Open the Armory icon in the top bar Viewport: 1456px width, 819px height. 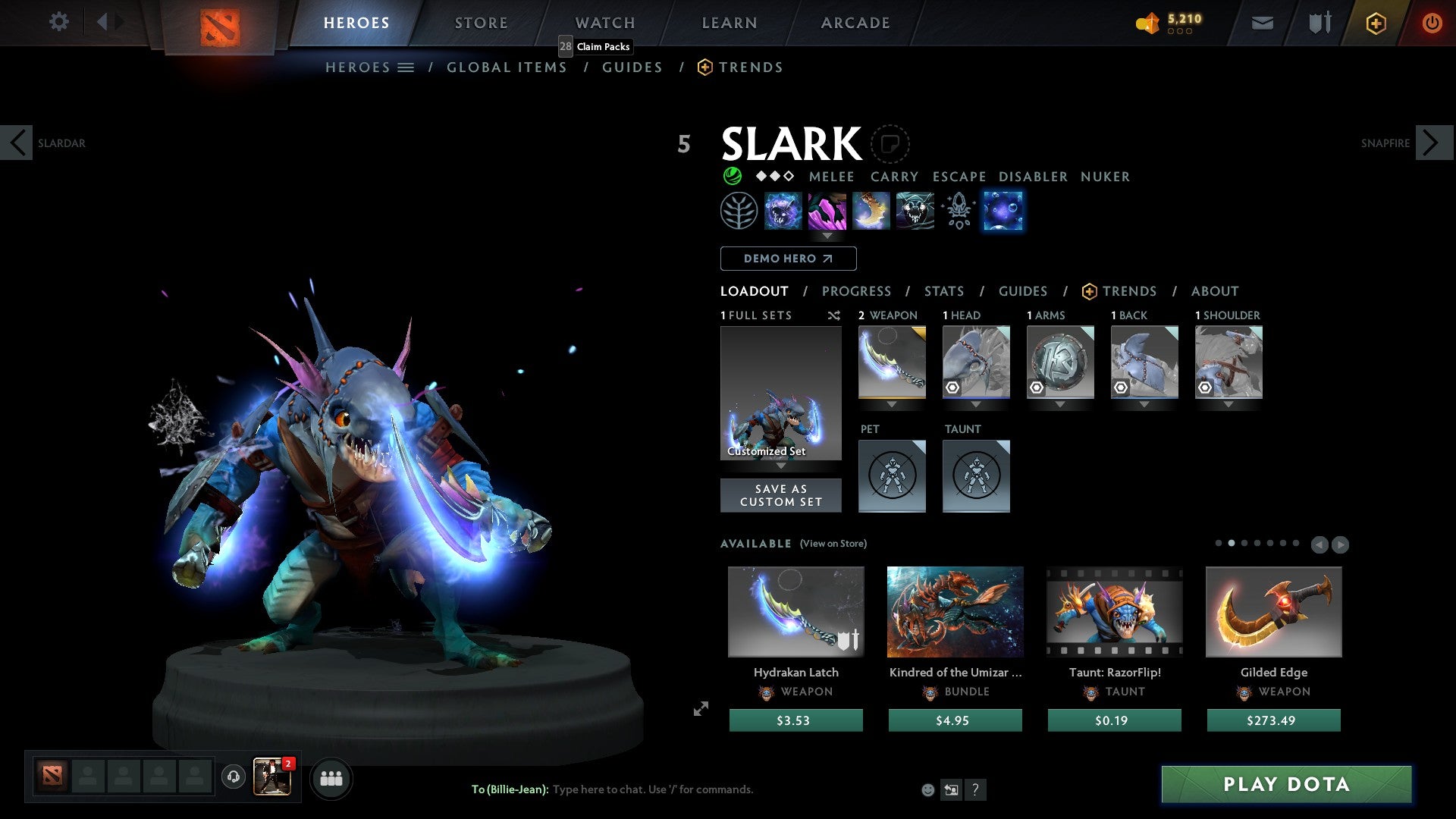point(1318,23)
